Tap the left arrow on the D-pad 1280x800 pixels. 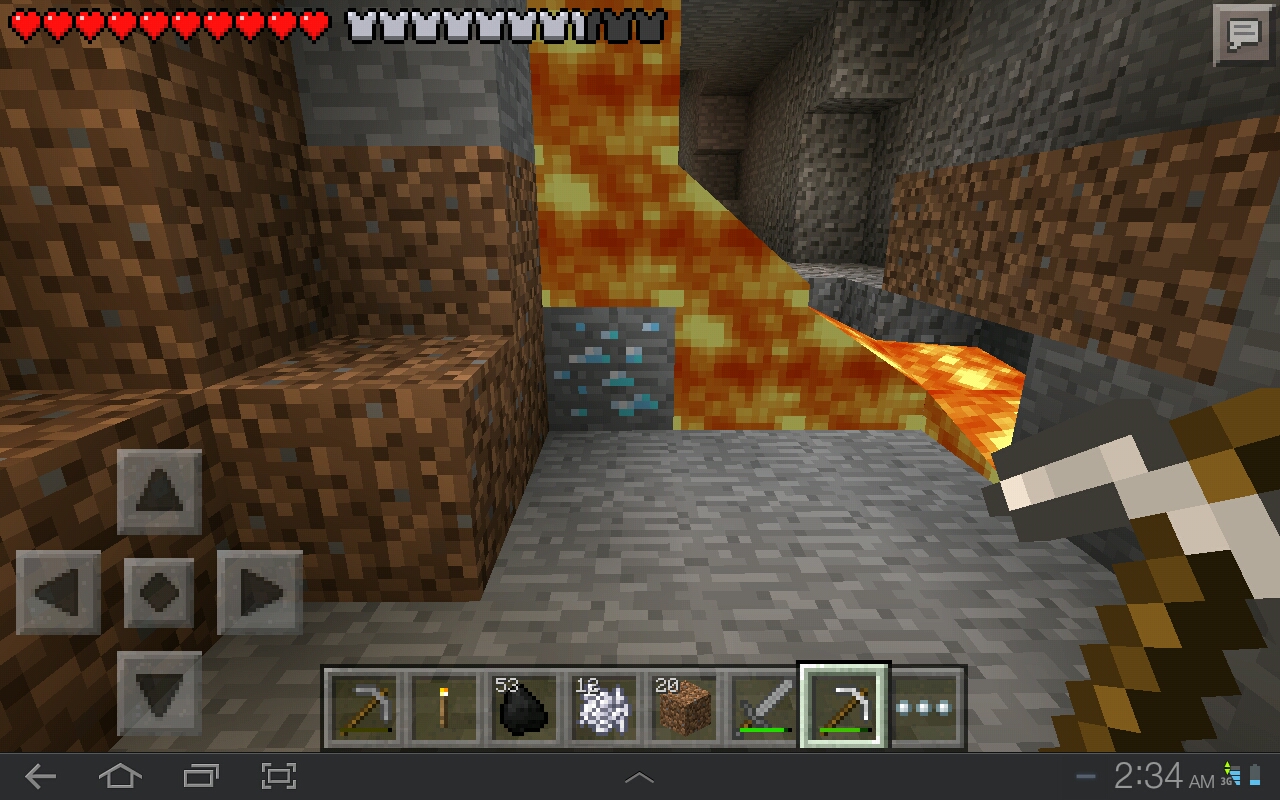pos(58,592)
